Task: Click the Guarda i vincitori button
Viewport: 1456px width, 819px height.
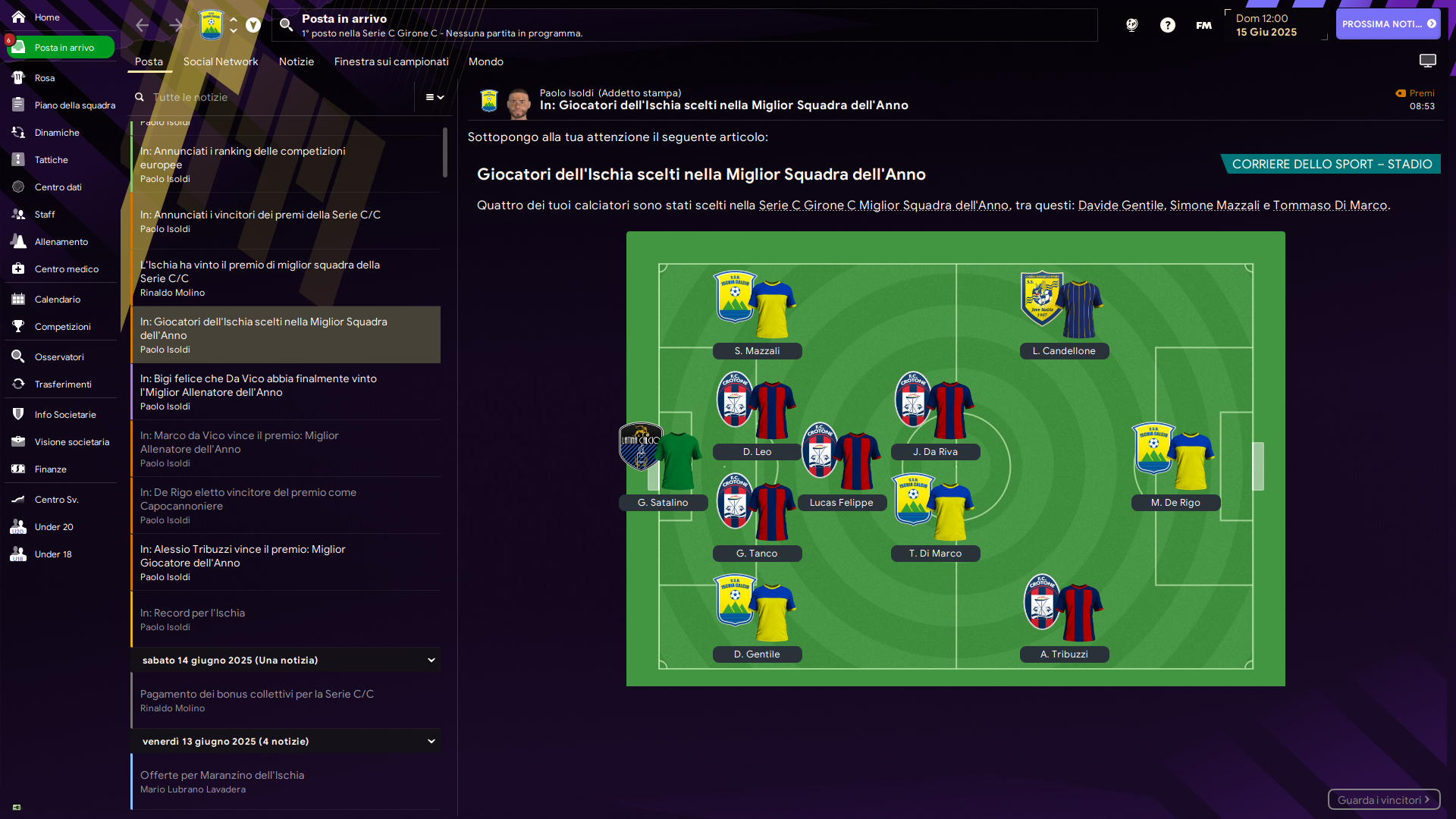Action: tap(1382, 800)
